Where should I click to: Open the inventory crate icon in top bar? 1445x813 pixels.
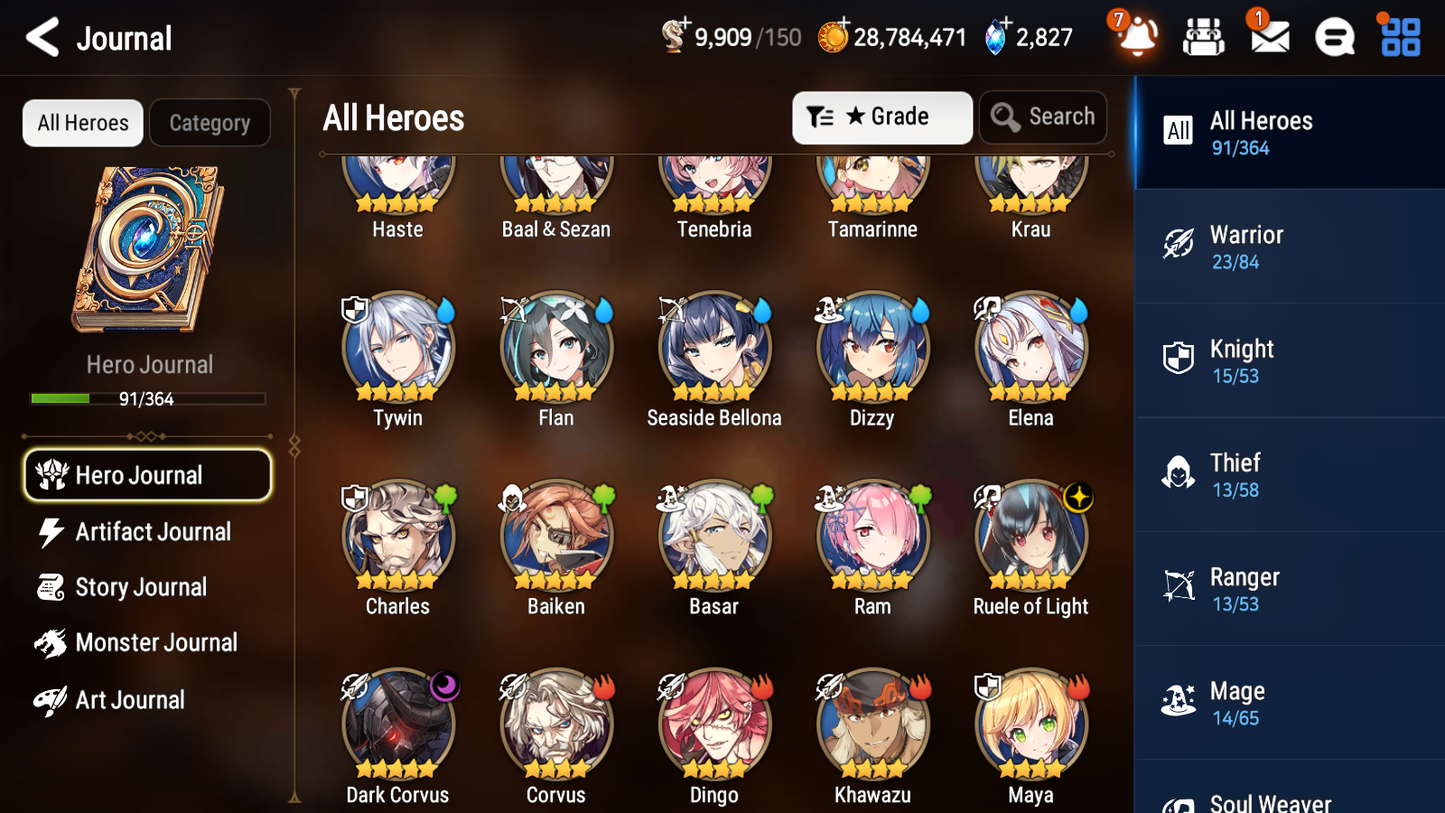(1203, 36)
